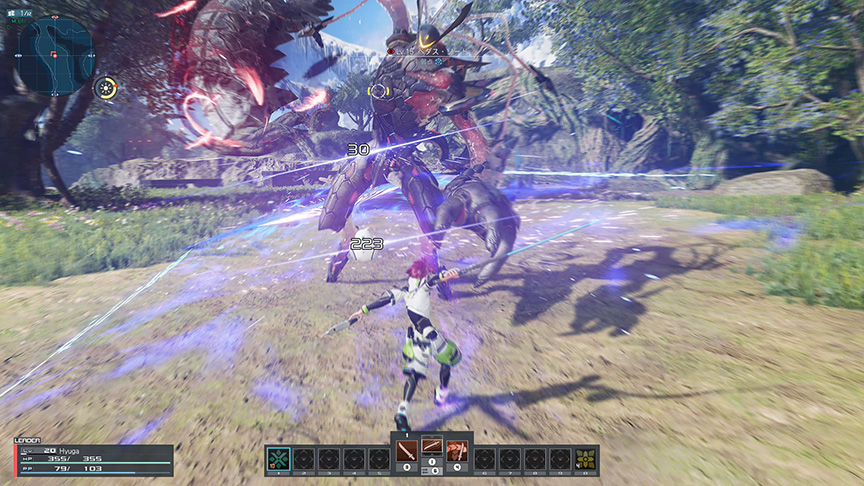This screenshot has height=486, width=864.
Task: Select the teal cross item in slot 1
Action: [x=278, y=459]
